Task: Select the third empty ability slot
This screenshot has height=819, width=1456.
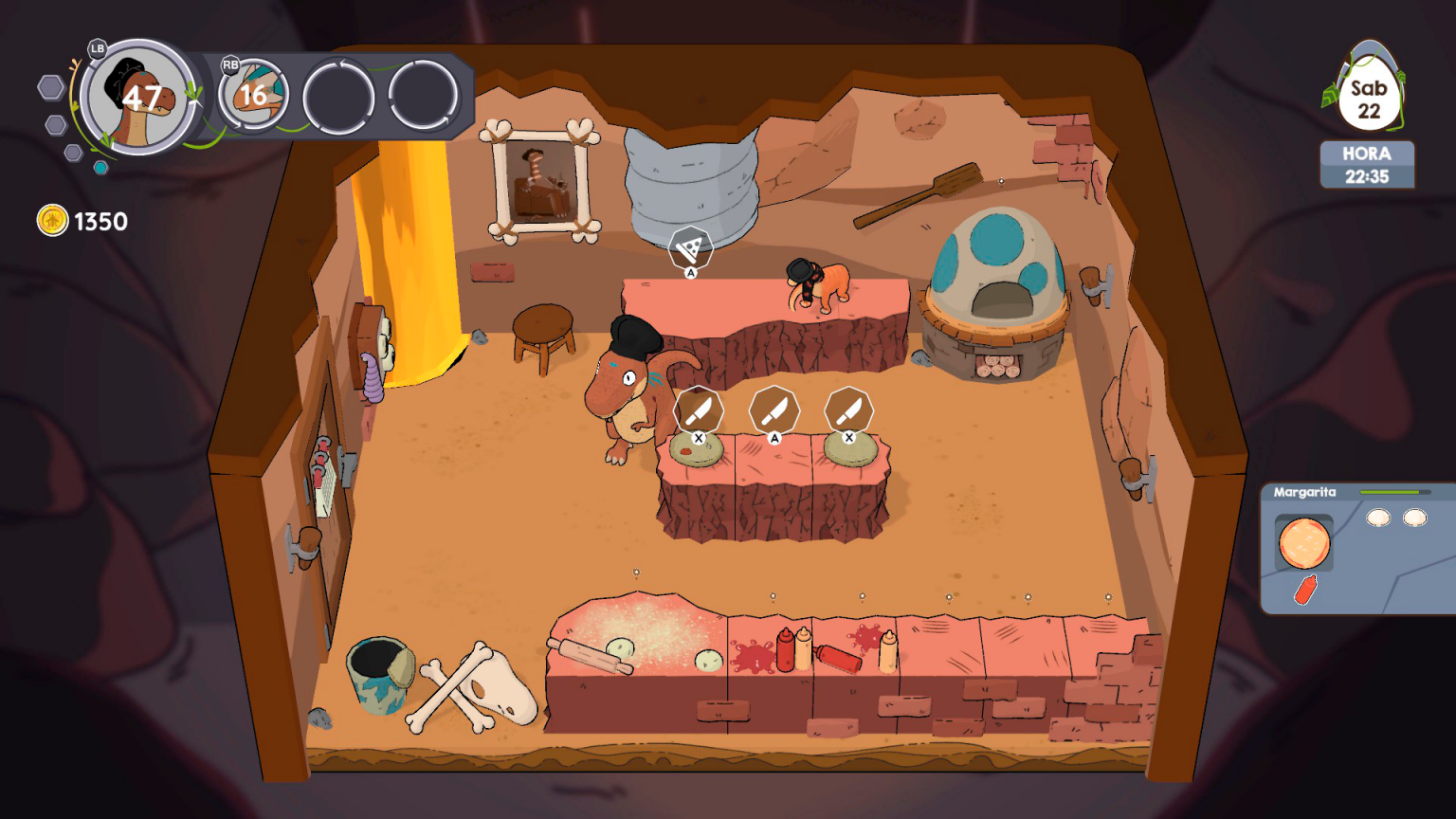Action: click(x=339, y=95)
